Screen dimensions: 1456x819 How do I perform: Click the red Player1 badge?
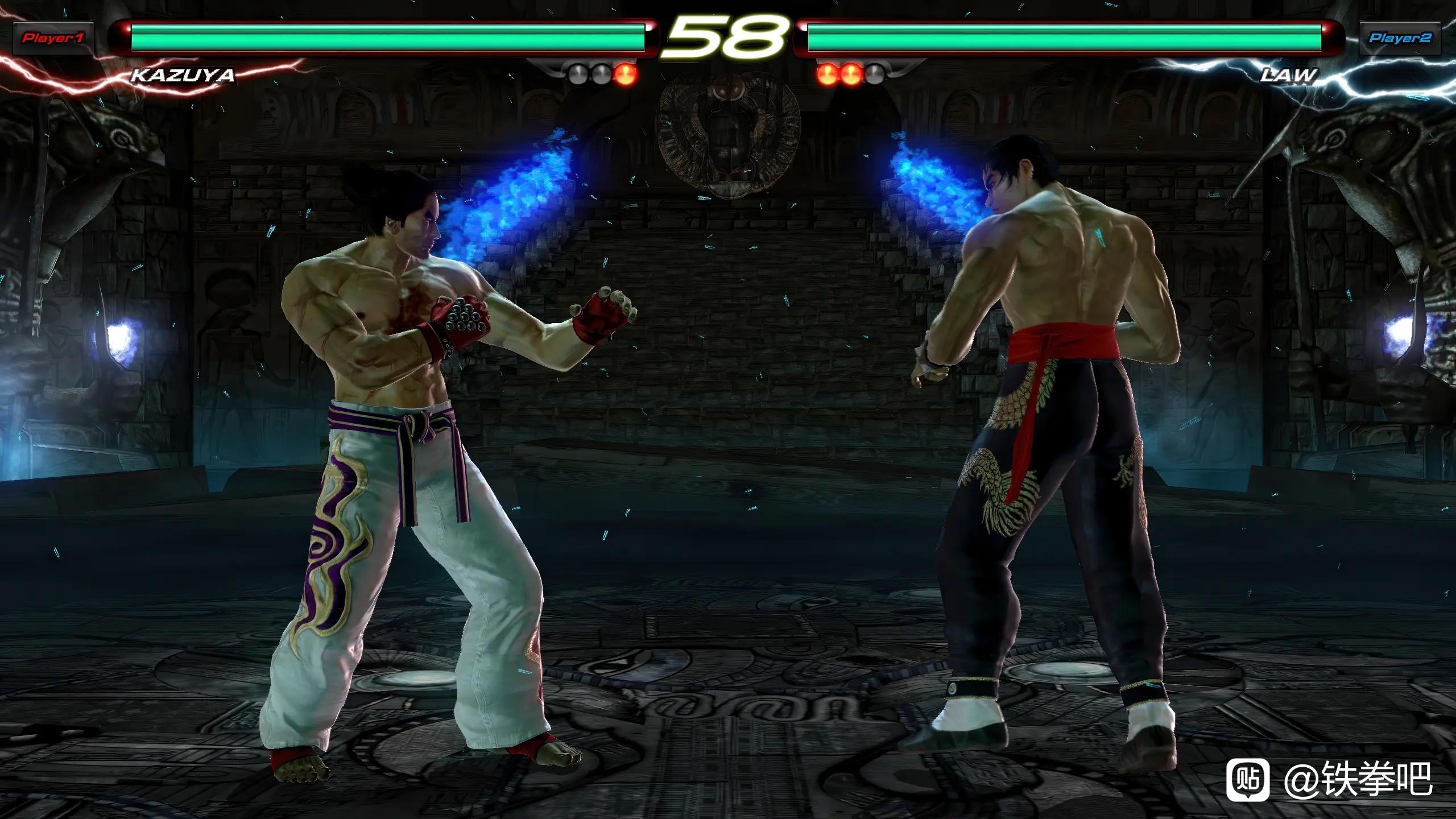[x=53, y=39]
